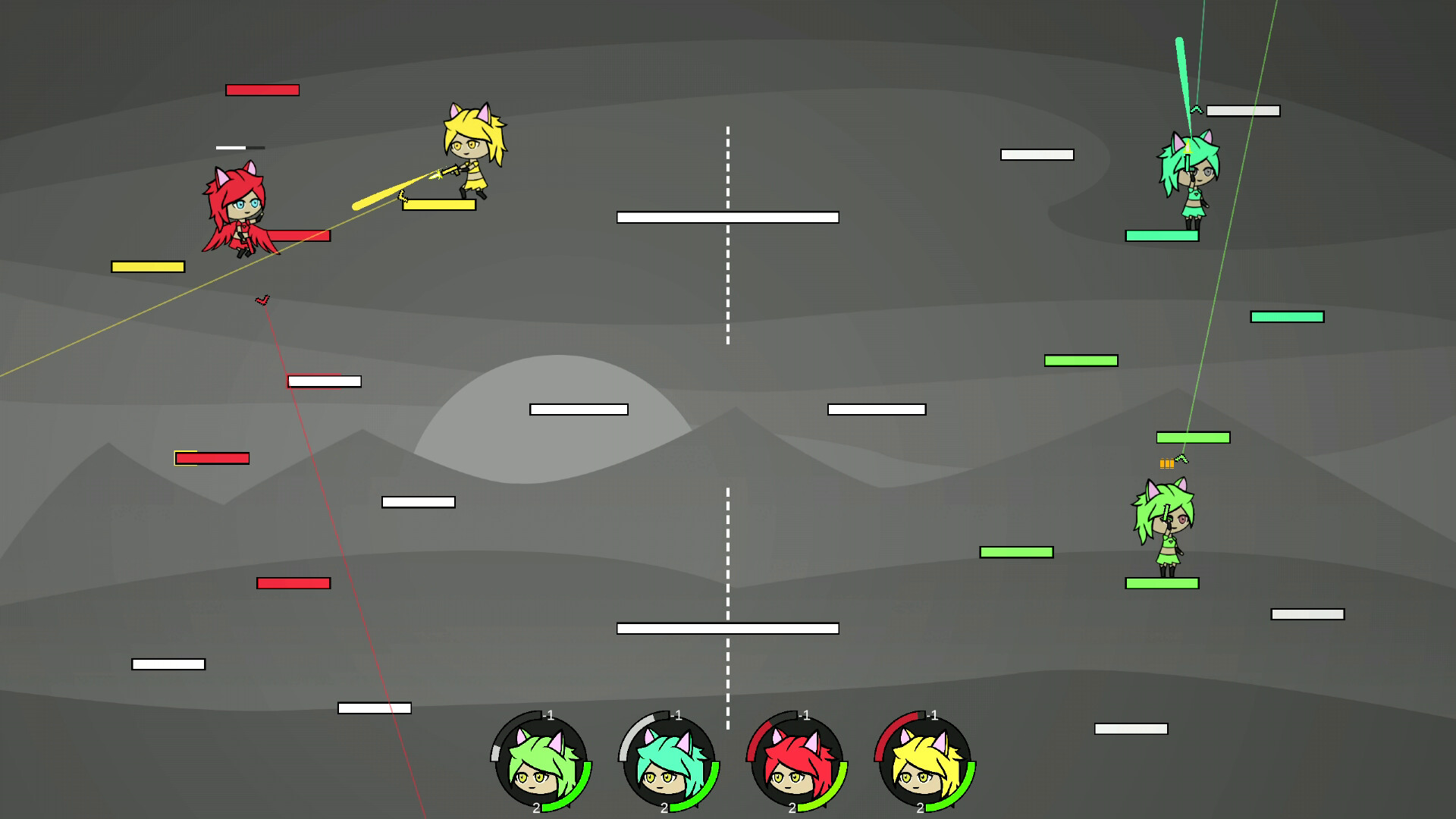Click the orange ammo pickup icon
Screen dimensions: 1456x819
point(1167,463)
